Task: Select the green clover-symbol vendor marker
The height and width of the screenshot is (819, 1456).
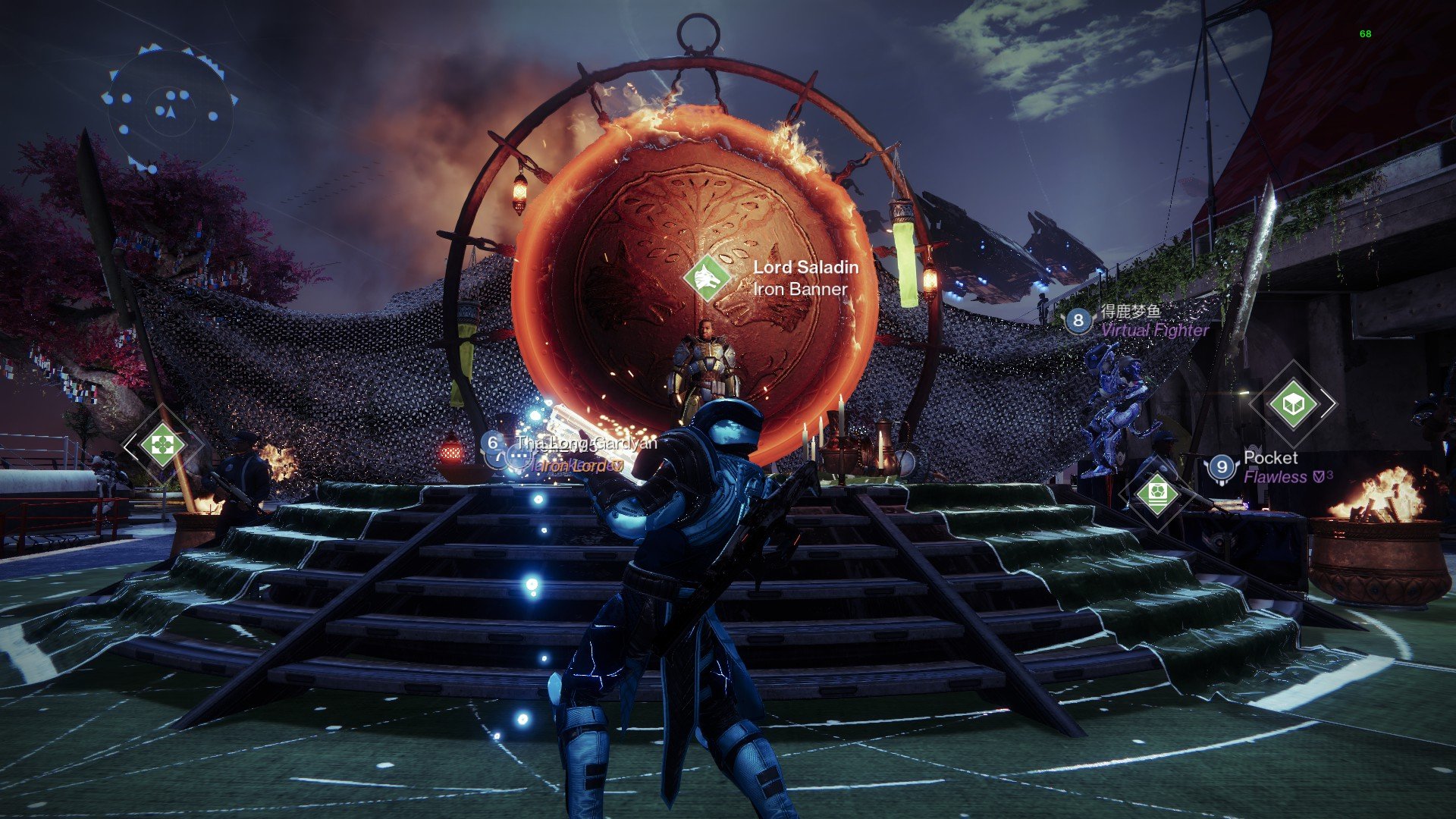Action: tap(162, 445)
